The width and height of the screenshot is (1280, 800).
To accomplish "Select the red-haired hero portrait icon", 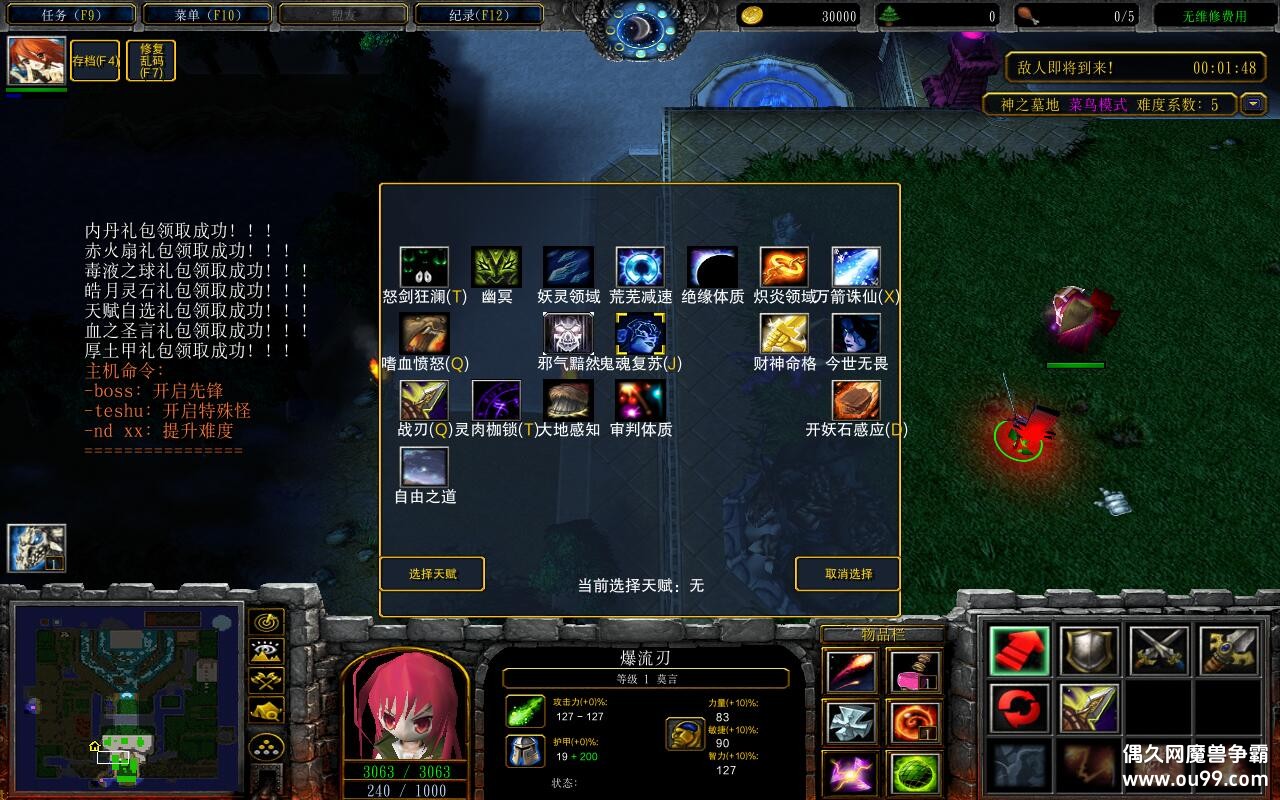I will (37, 61).
